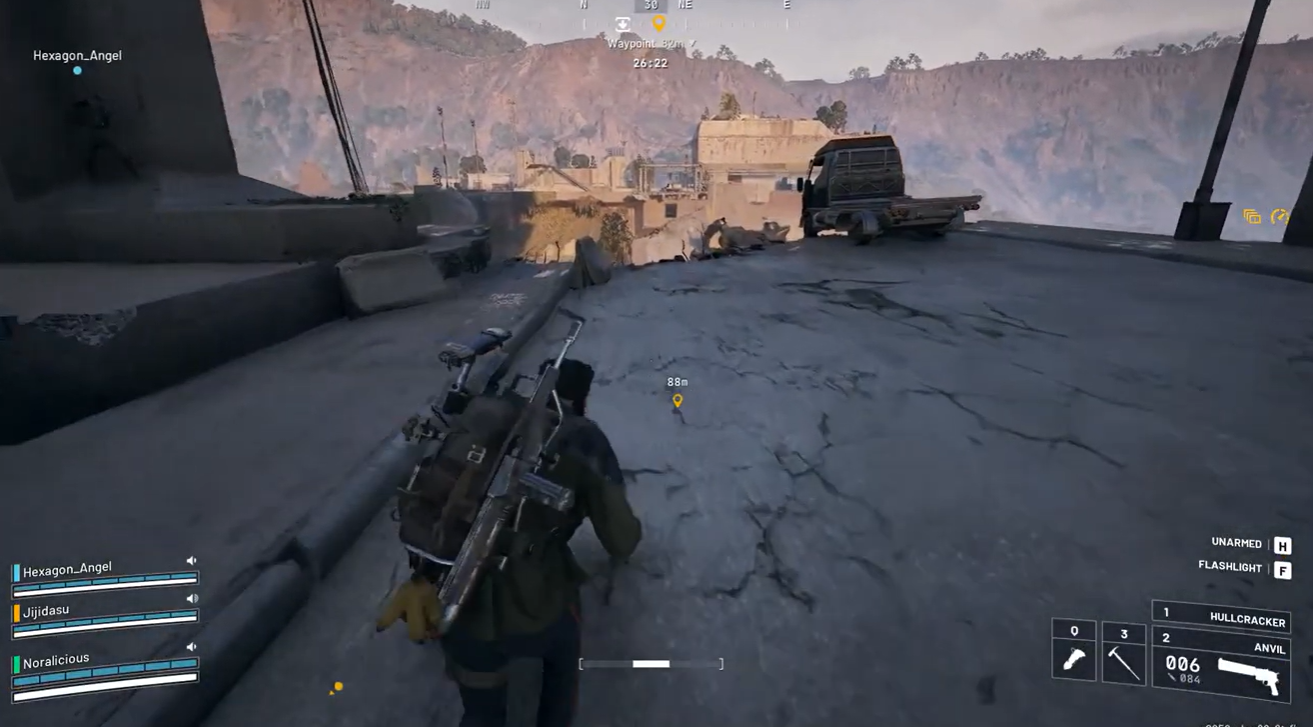
Task: Mute Hexagon_Angel's voice chat
Action: pyautogui.click(x=191, y=559)
